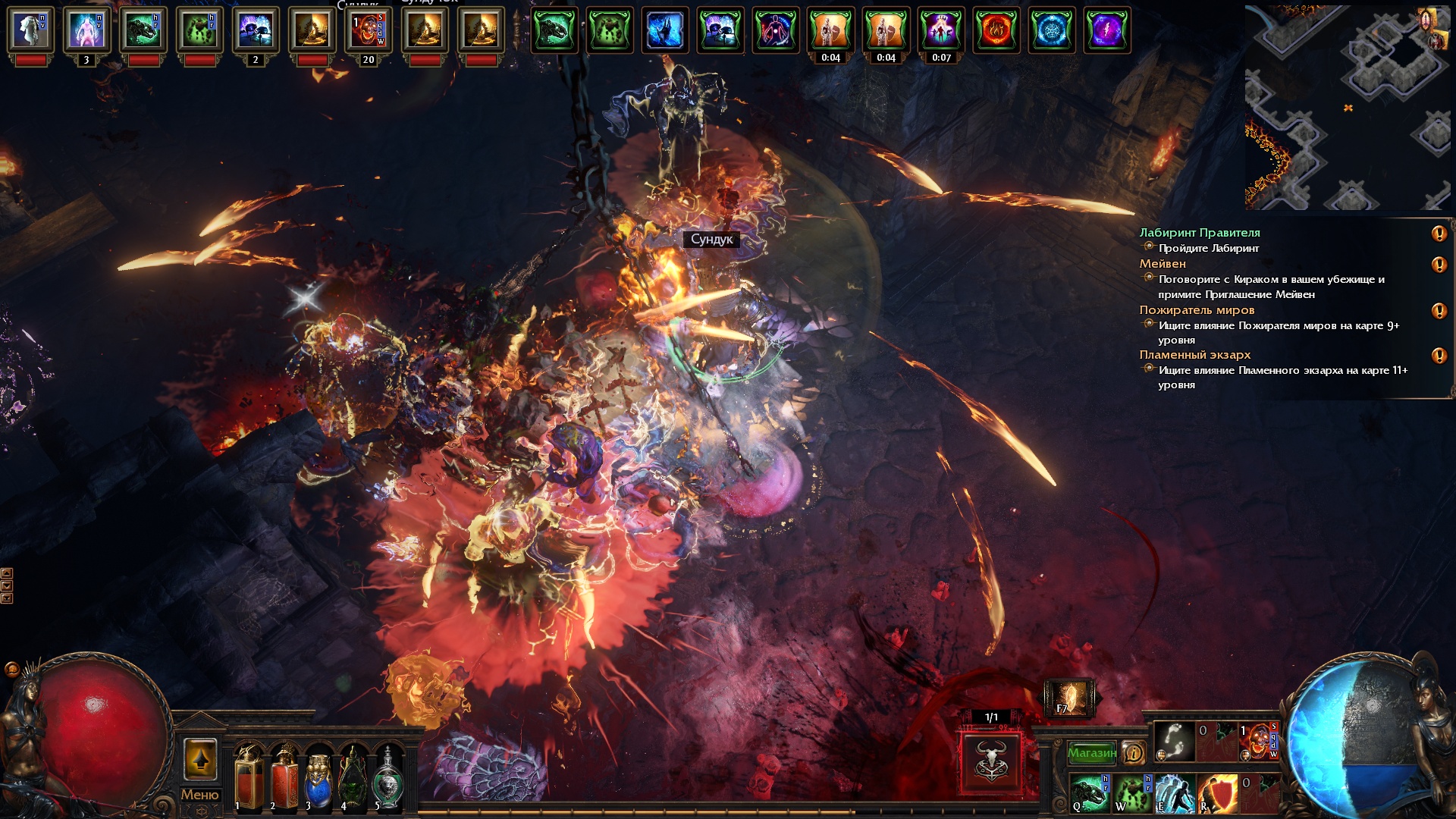1456x819 pixels.
Task: Click the alert icon beside Мейвен quest
Action: (x=1439, y=265)
